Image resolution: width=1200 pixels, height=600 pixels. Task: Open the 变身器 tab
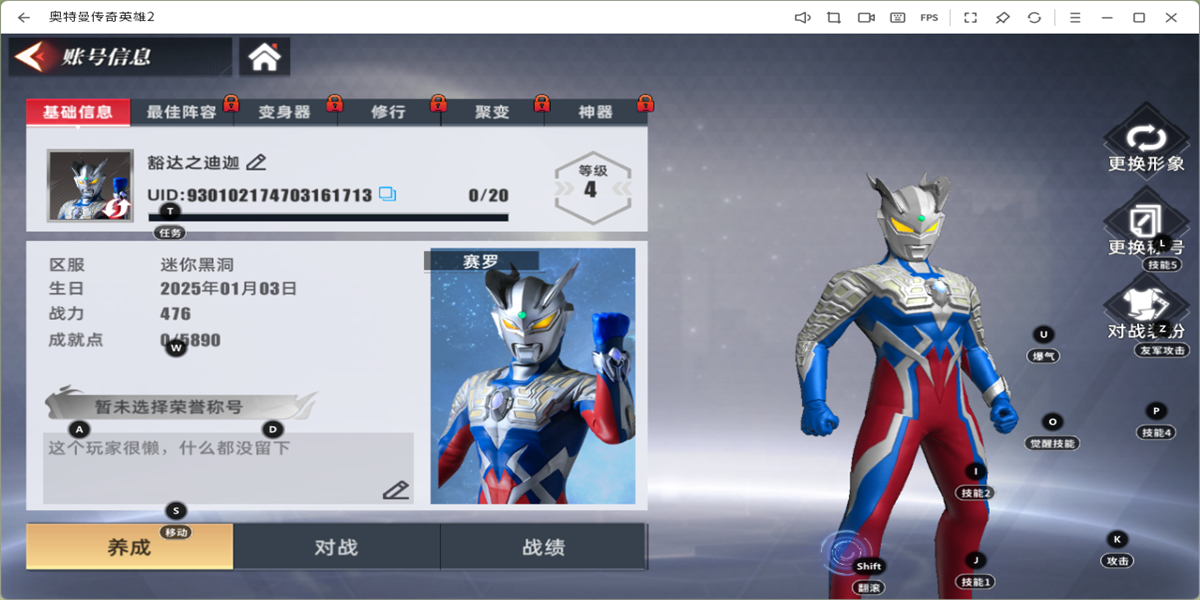click(284, 112)
